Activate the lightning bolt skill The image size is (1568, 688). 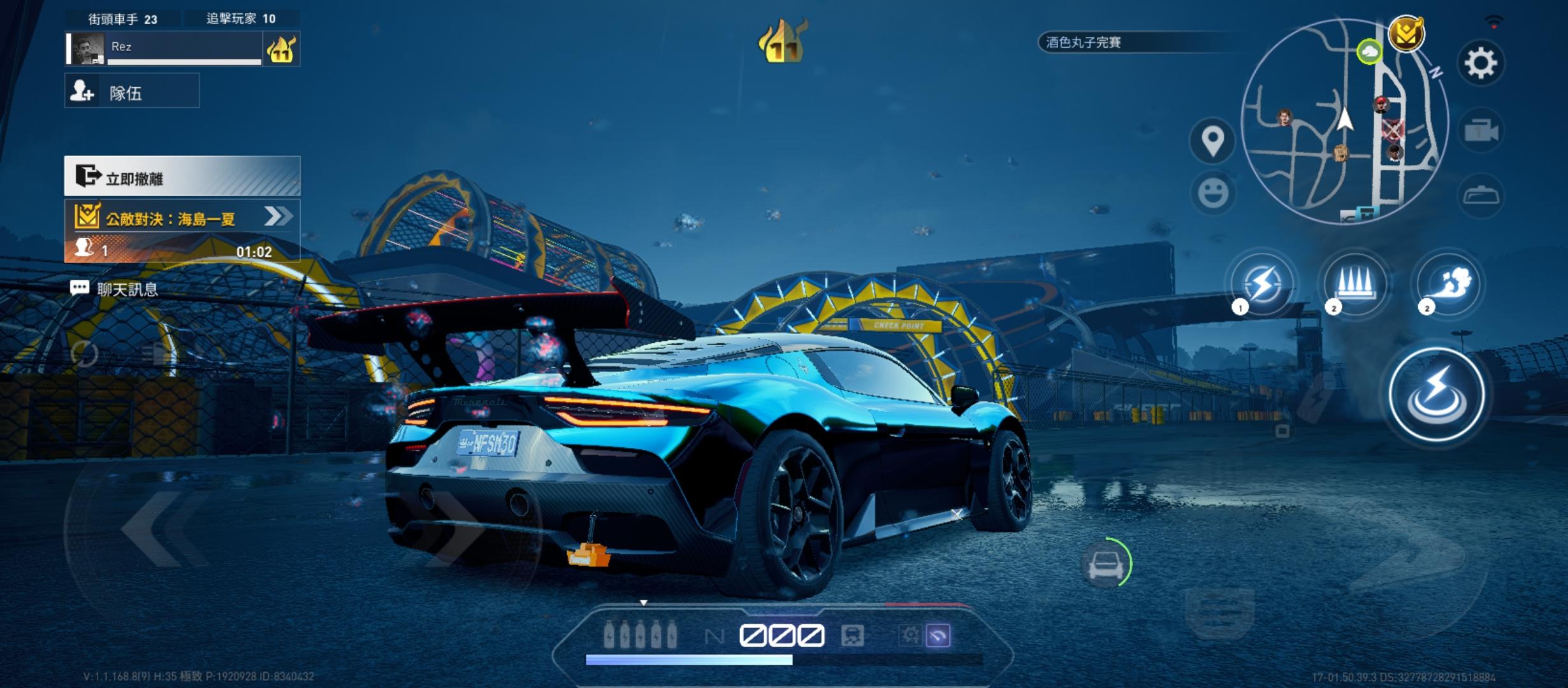pos(1261,283)
